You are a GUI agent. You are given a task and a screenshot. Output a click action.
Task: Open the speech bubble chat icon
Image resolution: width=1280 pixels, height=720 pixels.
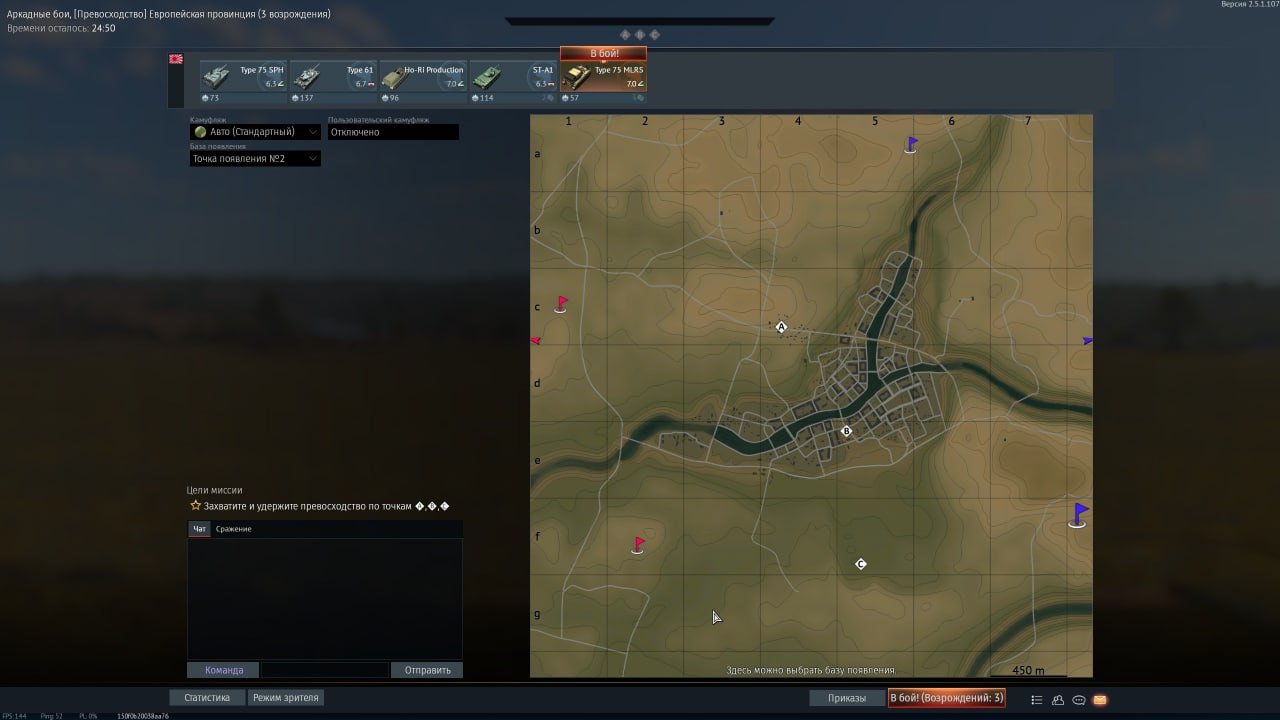(1079, 700)
